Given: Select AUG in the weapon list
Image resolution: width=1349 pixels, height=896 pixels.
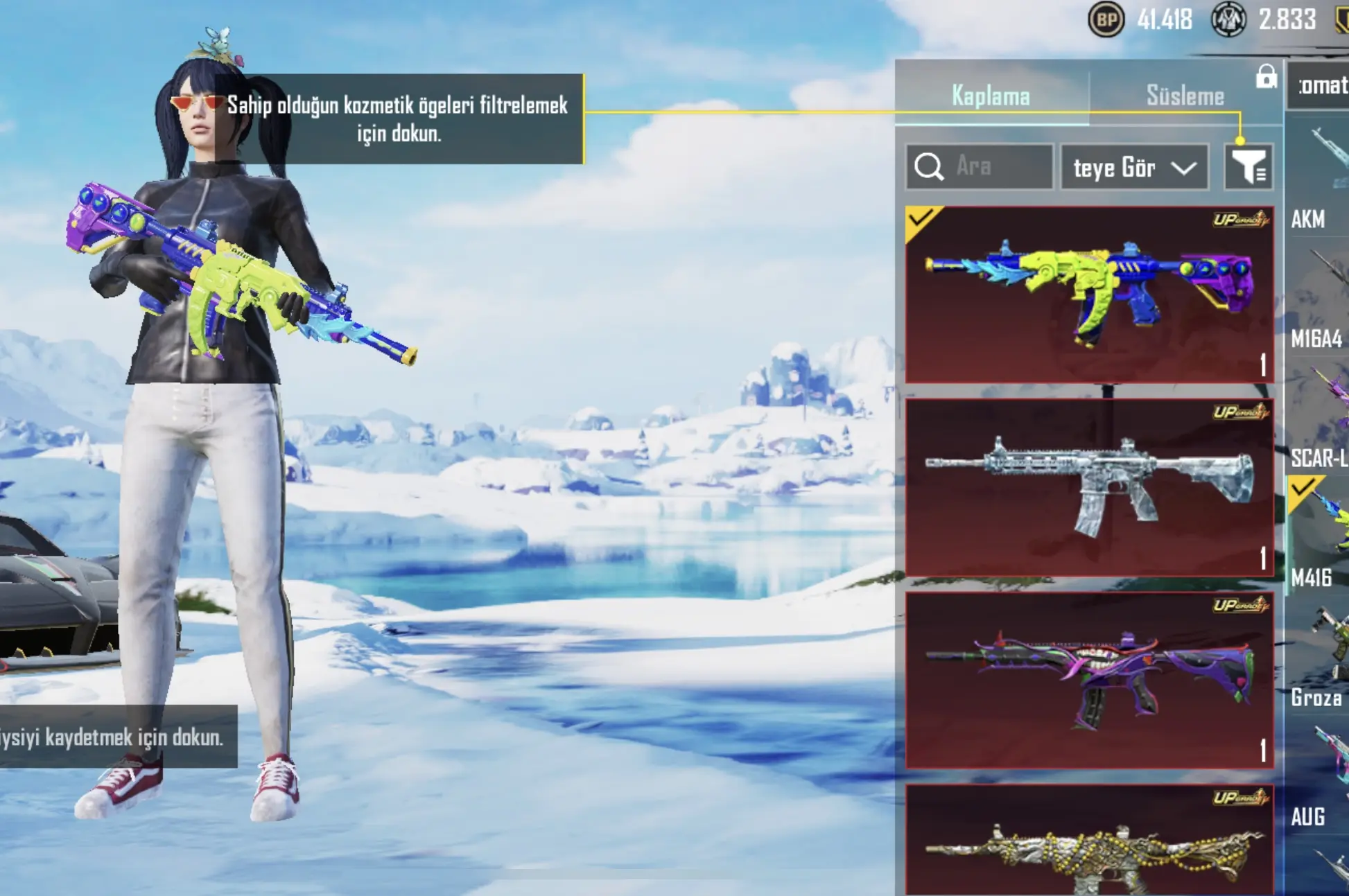Looking at the screenshot, I should pyautogui.click(x=1318, y=780).
